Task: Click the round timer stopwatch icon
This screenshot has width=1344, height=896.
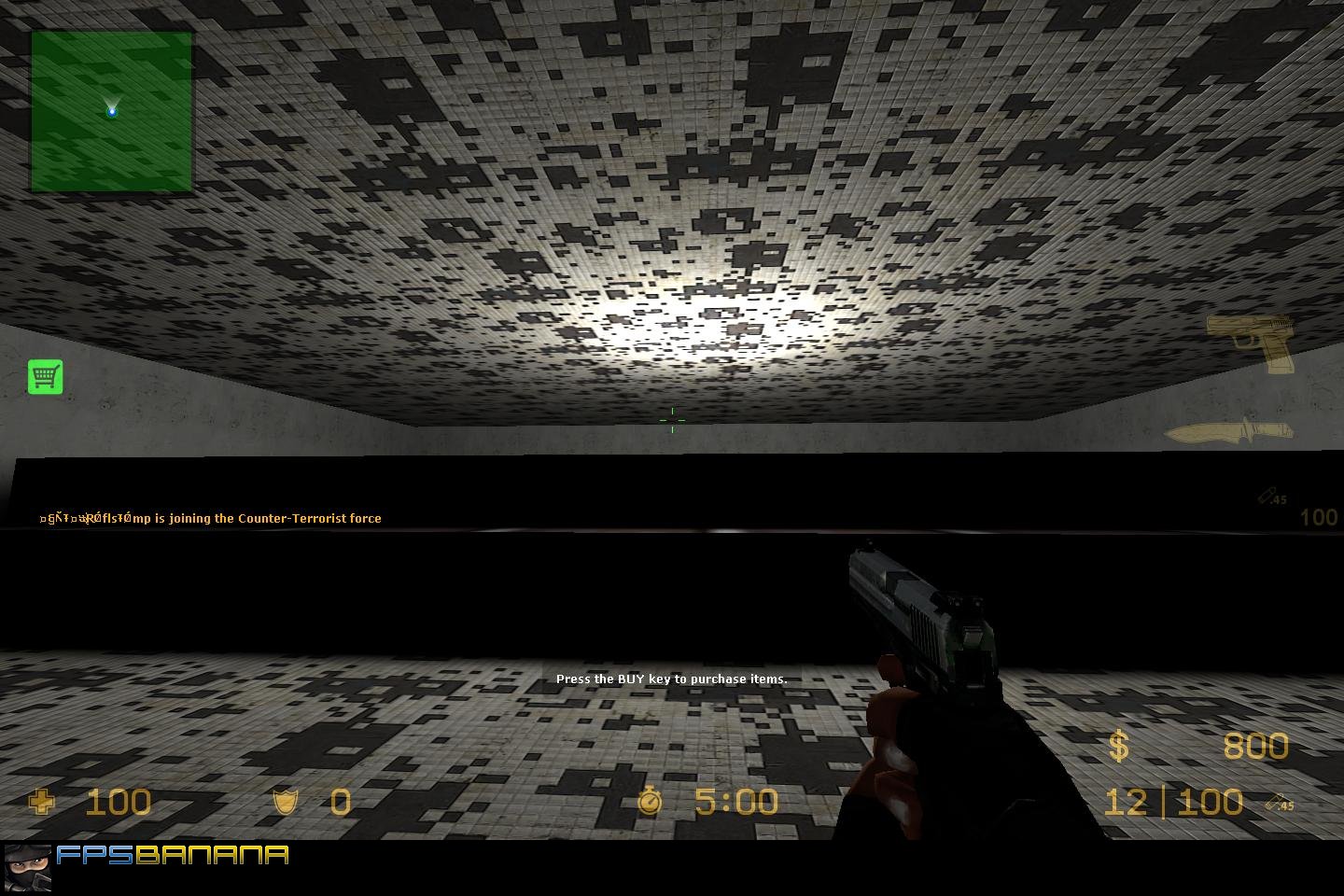Action: tap(651, 801)
